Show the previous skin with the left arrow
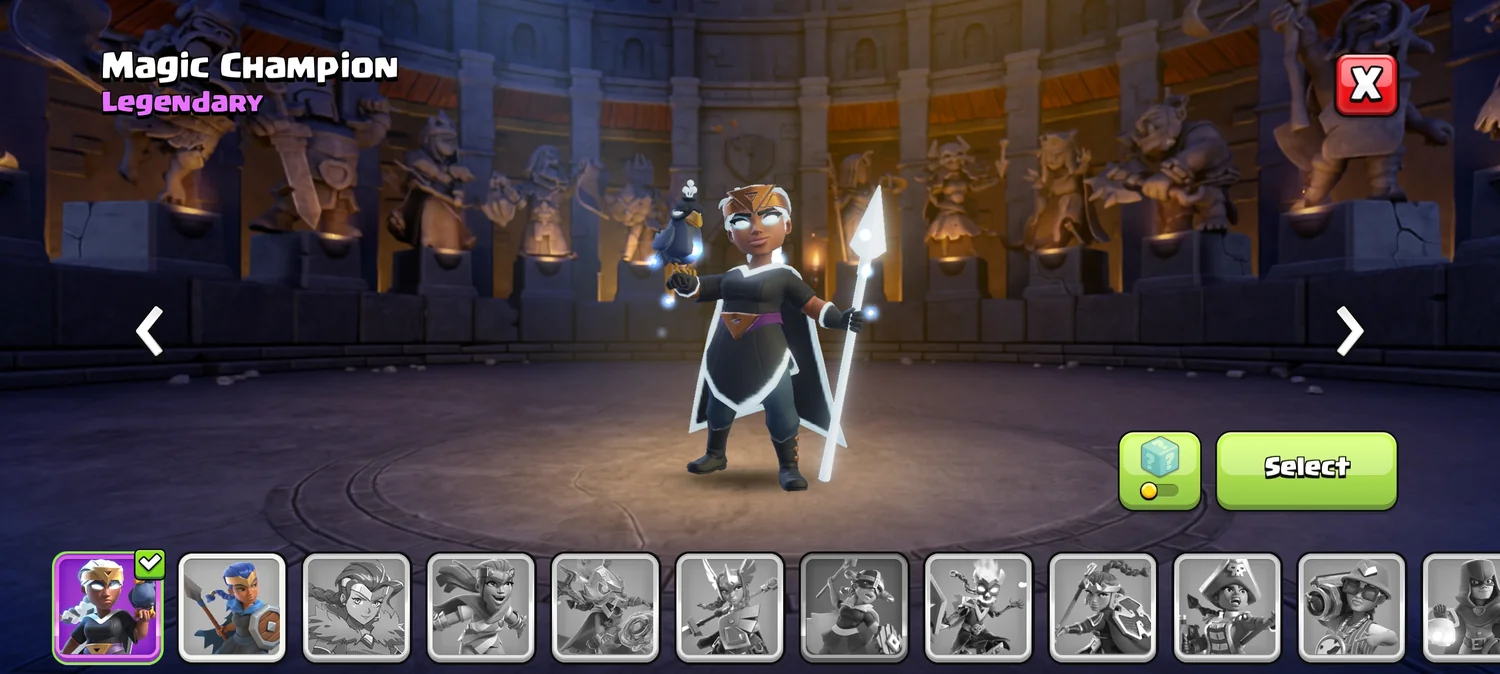Screen dimensions: 1500x674 click(150, 331)
